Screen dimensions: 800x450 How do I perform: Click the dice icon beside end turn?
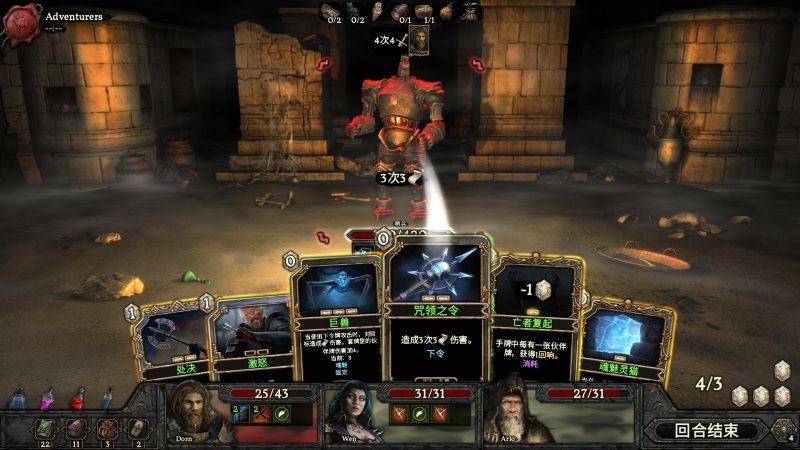[x=779, y=431]
